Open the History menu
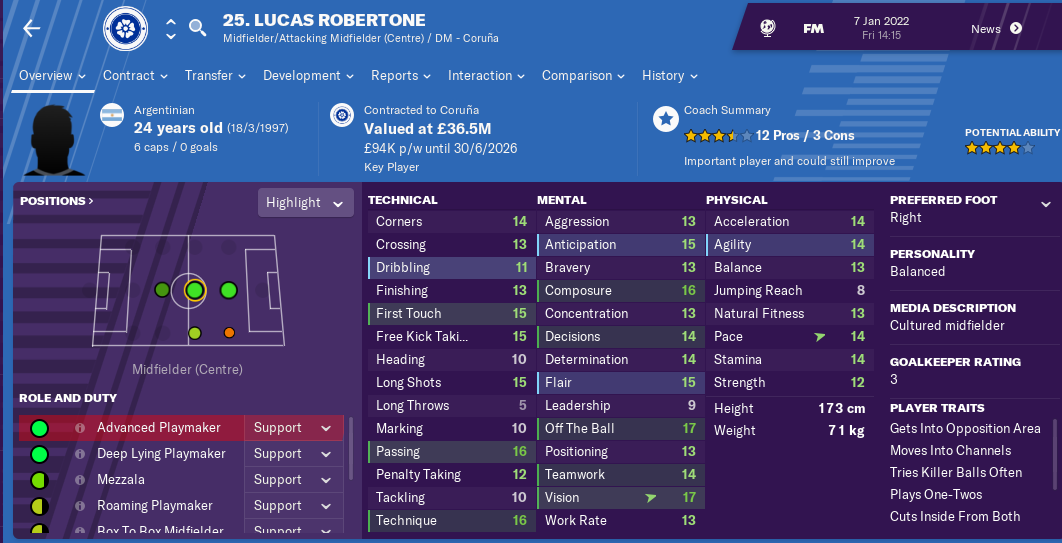The height and width of the screenshot is (543, 1062). point(669,76)
